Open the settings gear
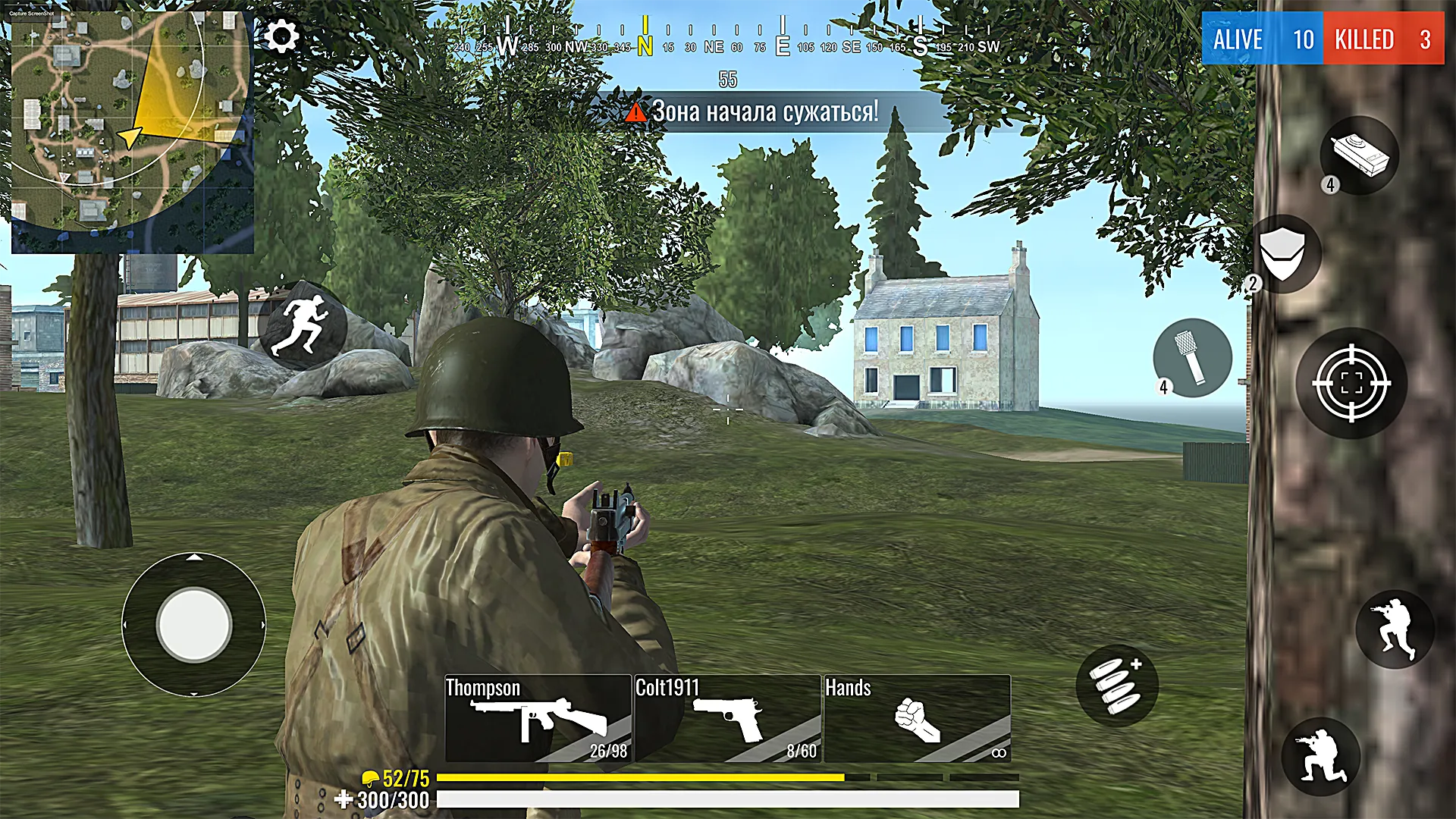This screenshot has height=819, width=1456. pyautogui.click(x=281, y=34)
